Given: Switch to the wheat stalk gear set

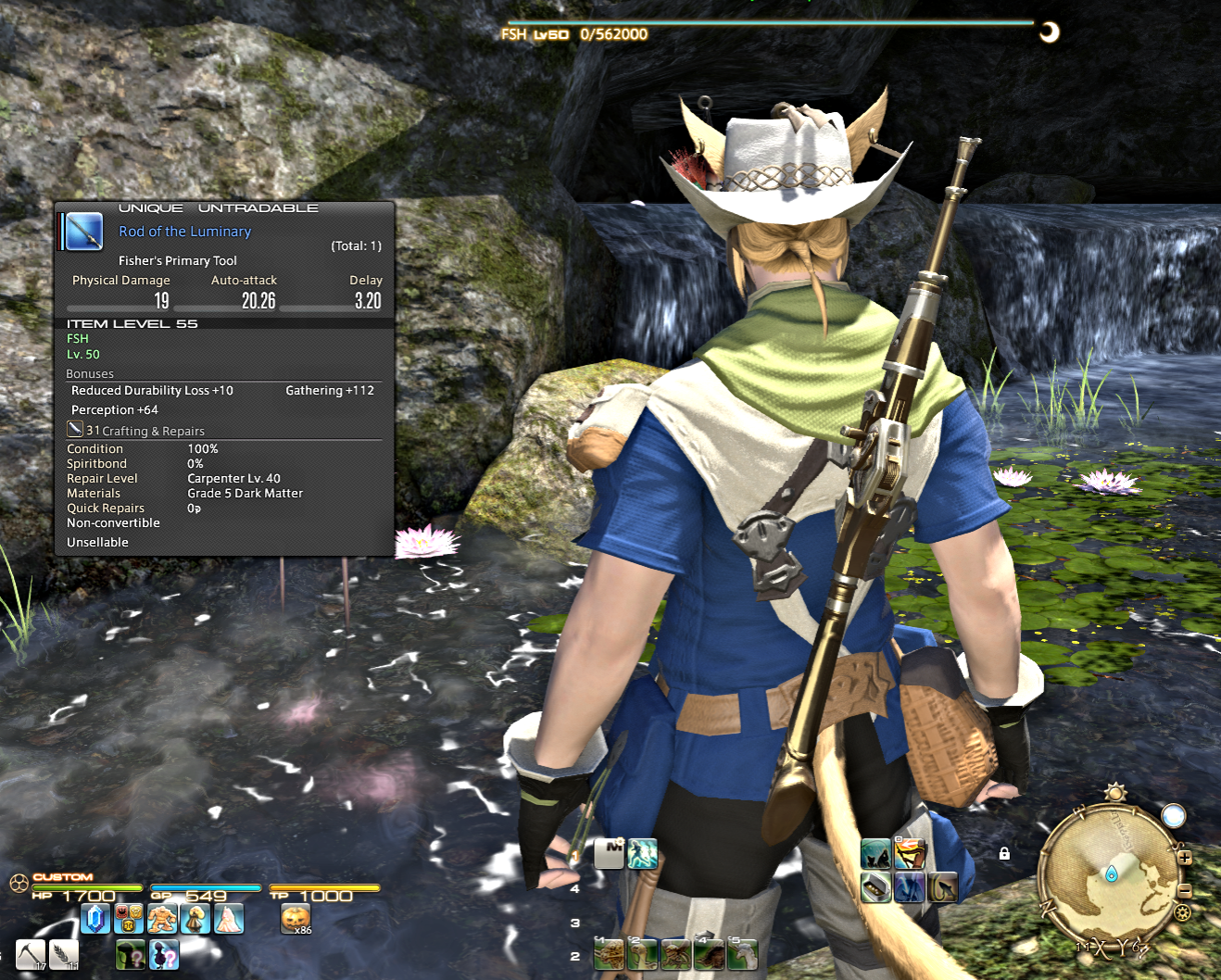Looking at the screenshot, I should [x=64, y=954].
